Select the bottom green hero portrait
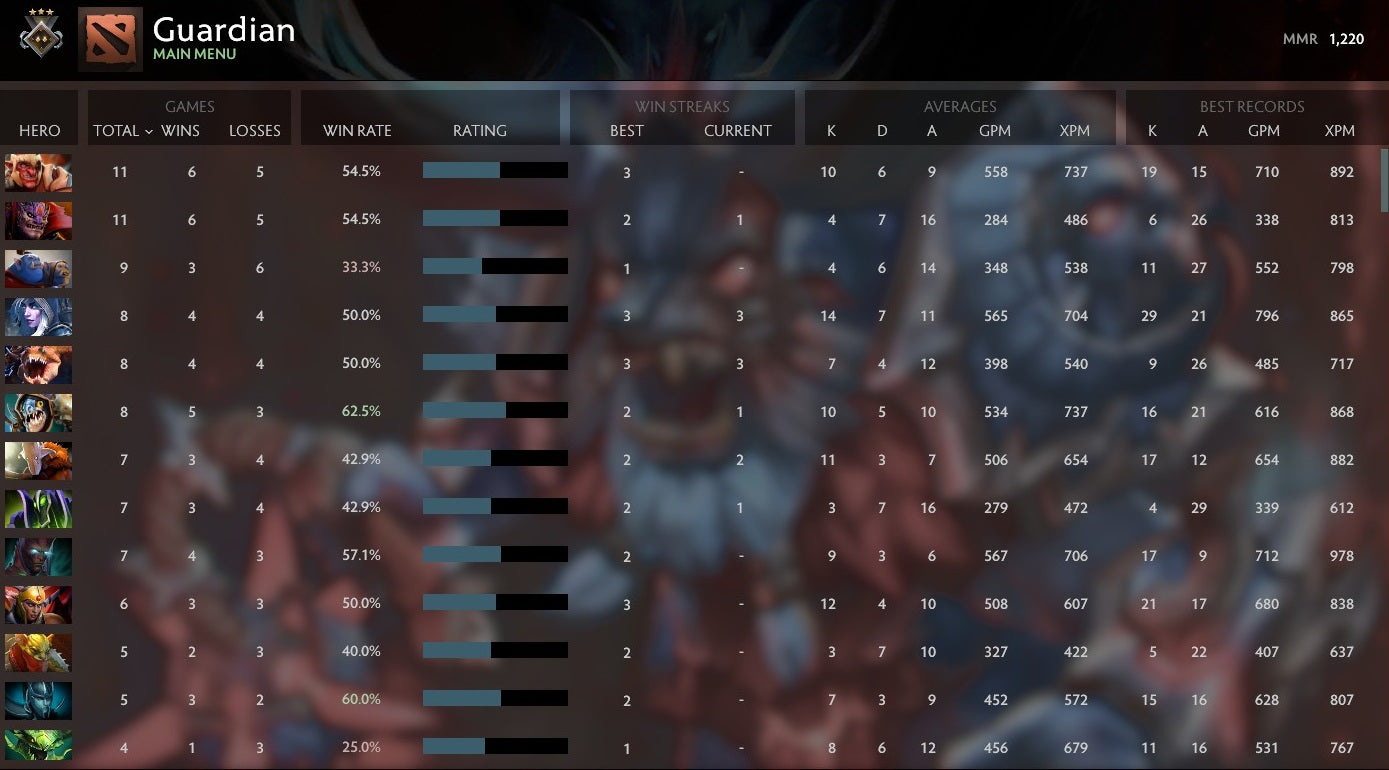The width and height of the screenshot is (1389, 770). coord(38,747)
